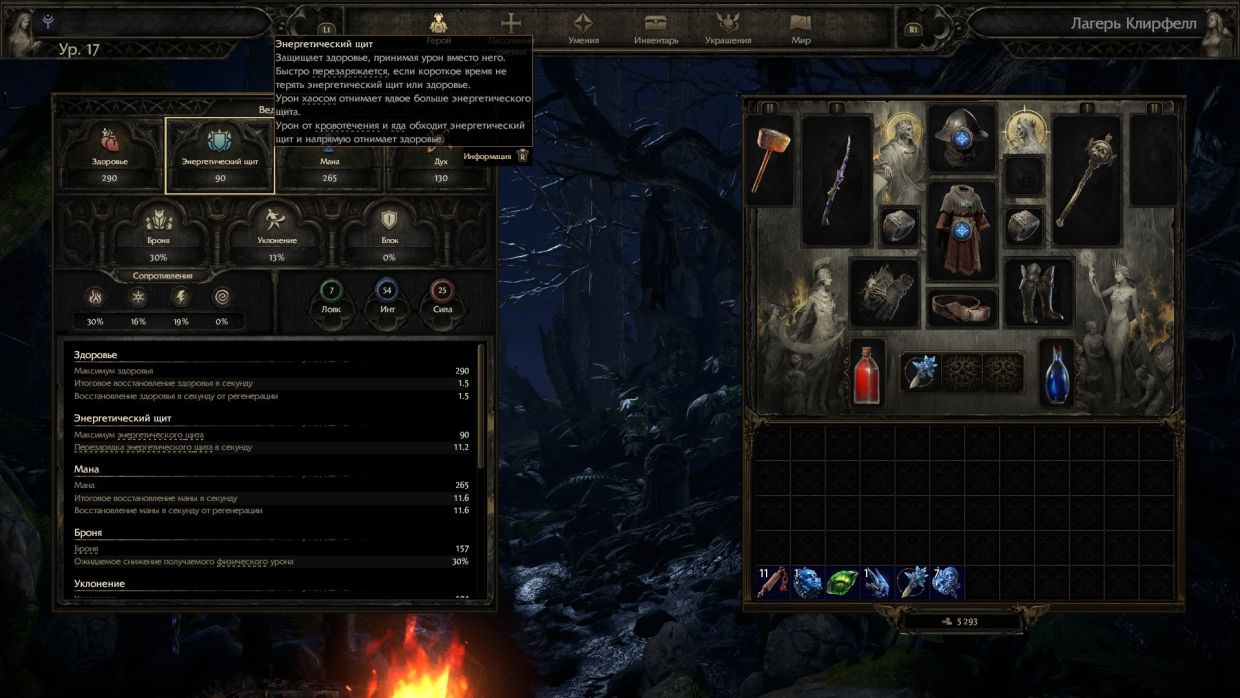Show the Броня (Armour) stat details
This screenshot has height=698, width=1240.
pyautogui.click(x=158, y=236)
